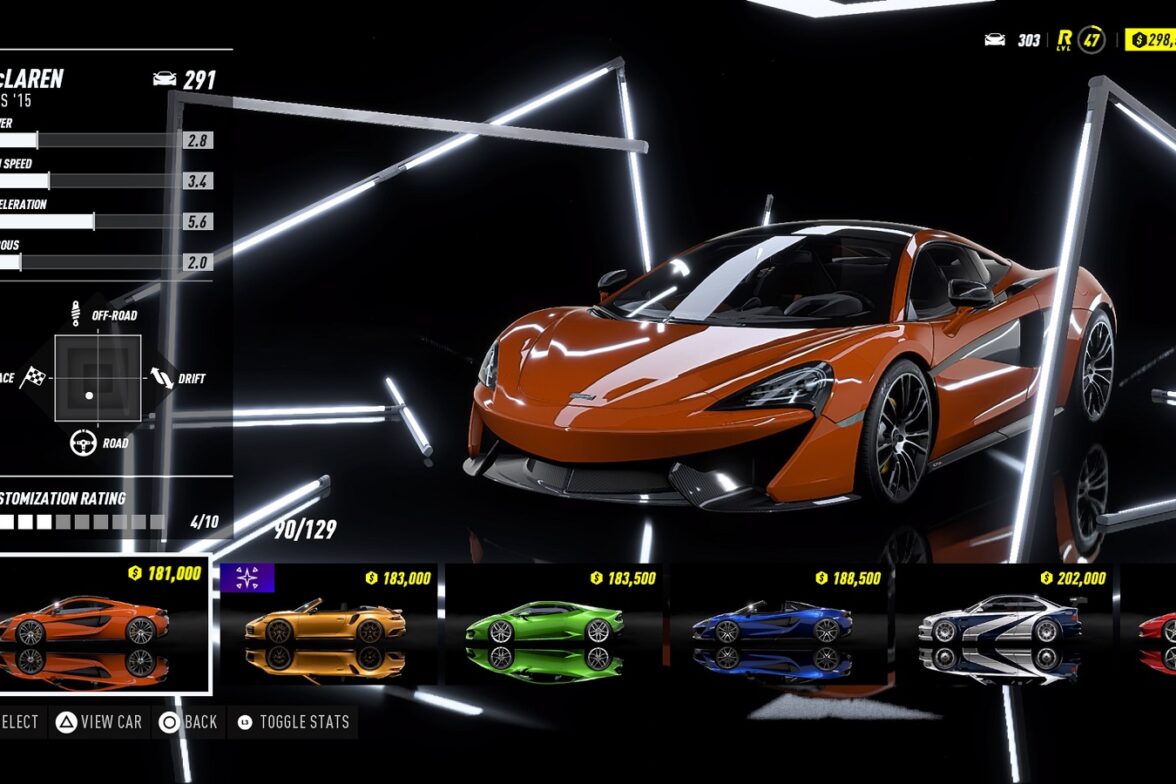
Task: Click the View Car option
Action: point(100,722)
